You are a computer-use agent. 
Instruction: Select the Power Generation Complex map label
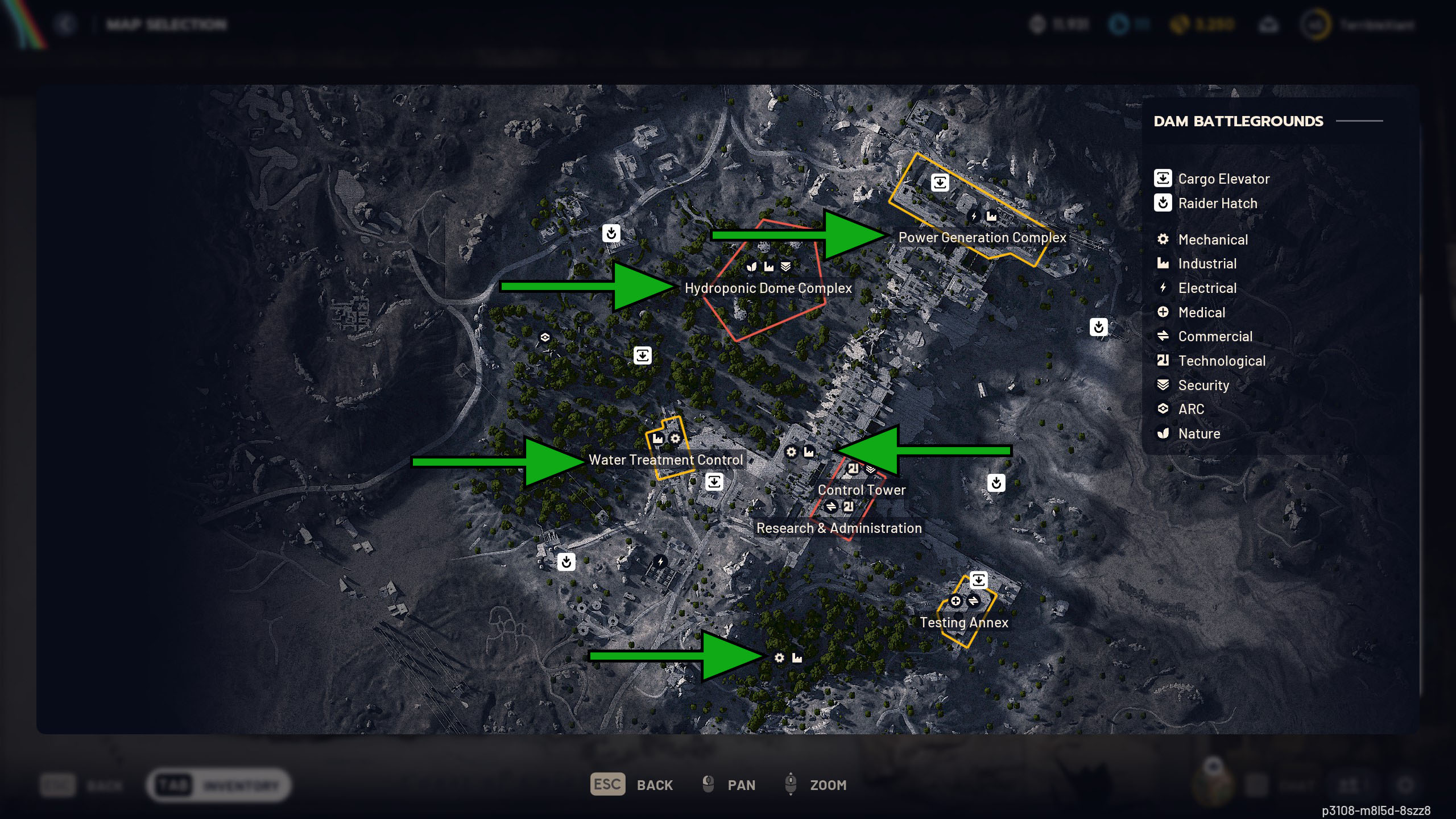click(x=982, y=238)
